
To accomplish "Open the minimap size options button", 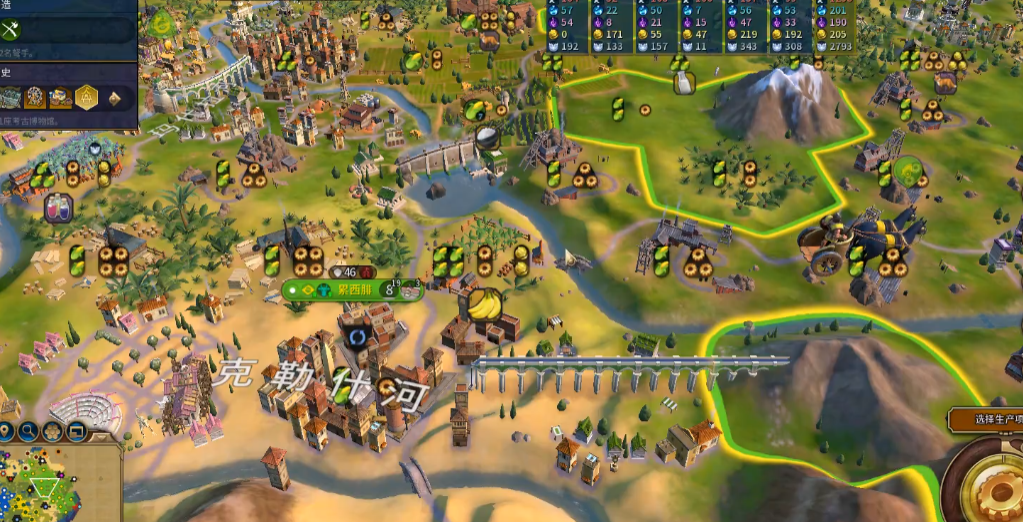I will (x=75, y=432).
